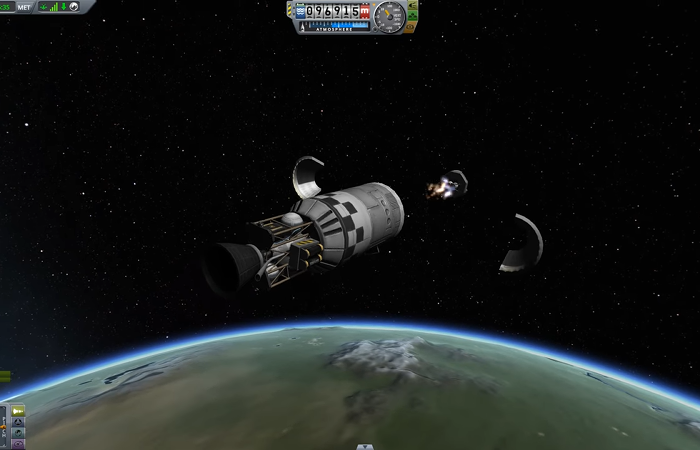Select the docking mode button below staging

tap(19, 422)
